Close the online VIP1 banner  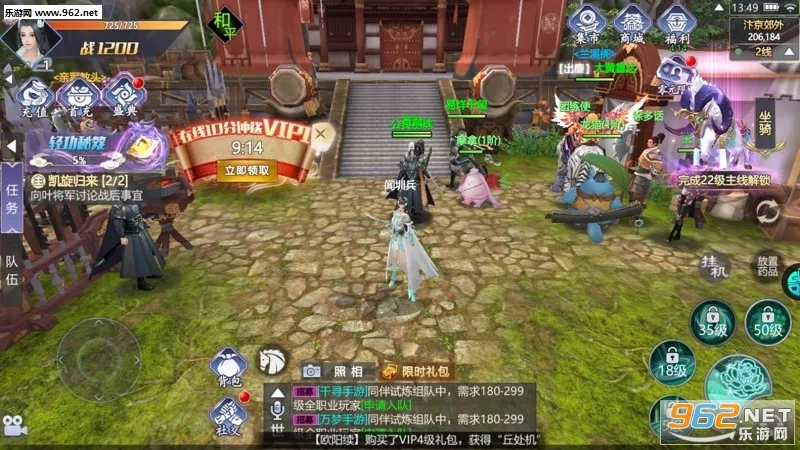(321, 132)
